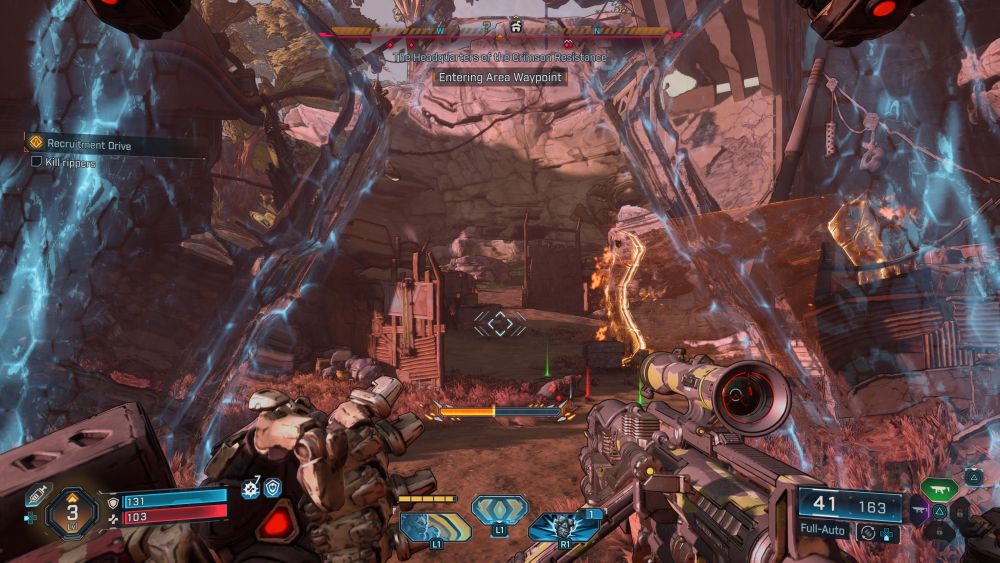Select the green equipped weapon slot
Image resolution: width=1000 pixels, height=563 pixels.
pyautogui.click(x=939, y=489)
